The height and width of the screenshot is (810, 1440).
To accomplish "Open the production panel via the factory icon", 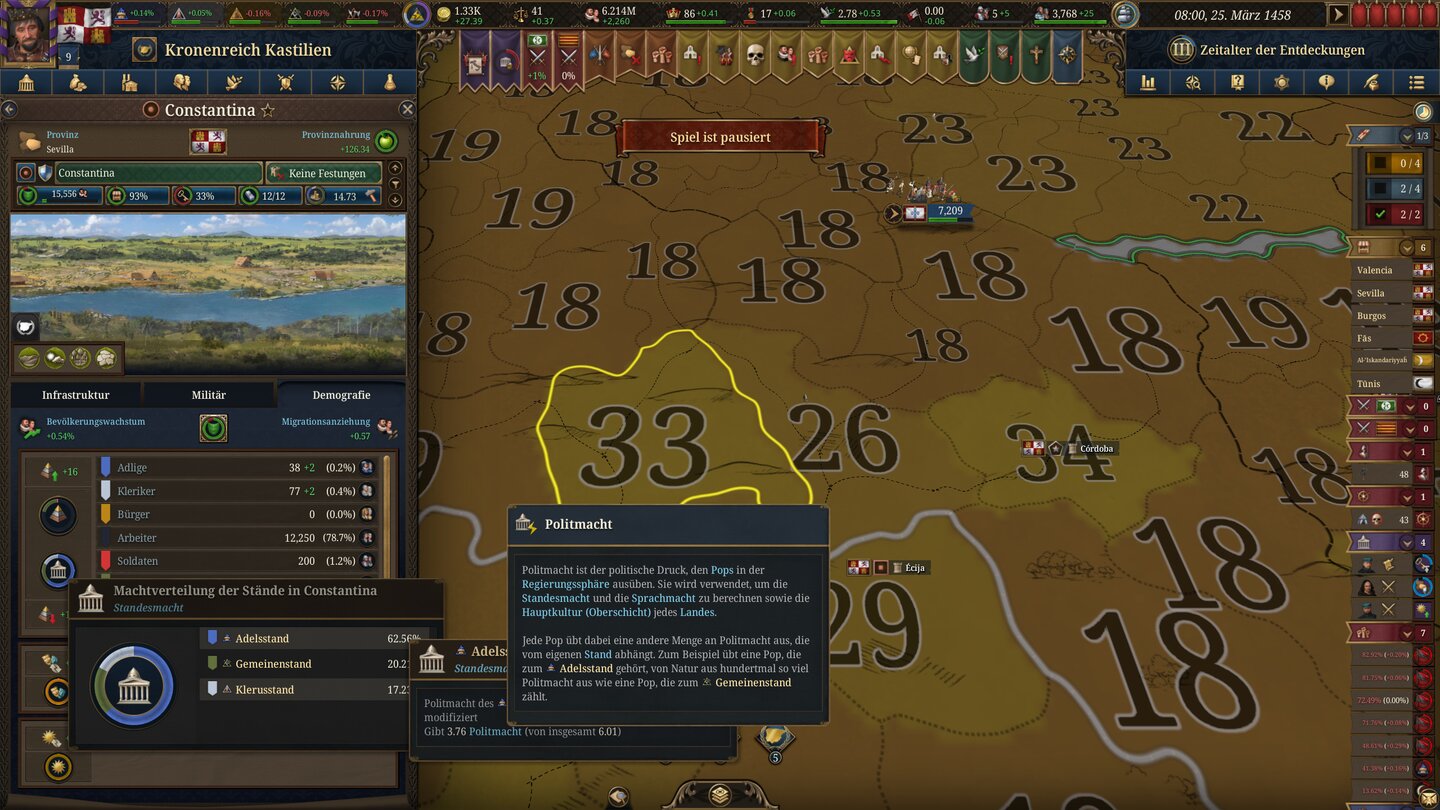I will [x=130, y=82].
